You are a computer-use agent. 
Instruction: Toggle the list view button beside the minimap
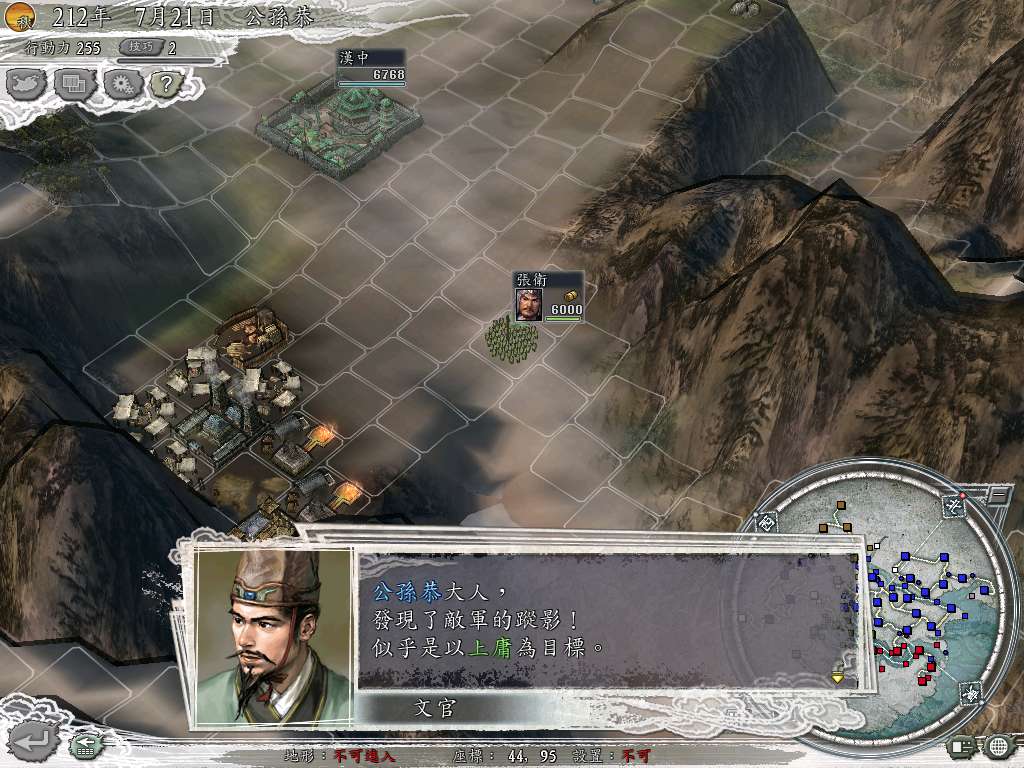(x=962, y=745)
